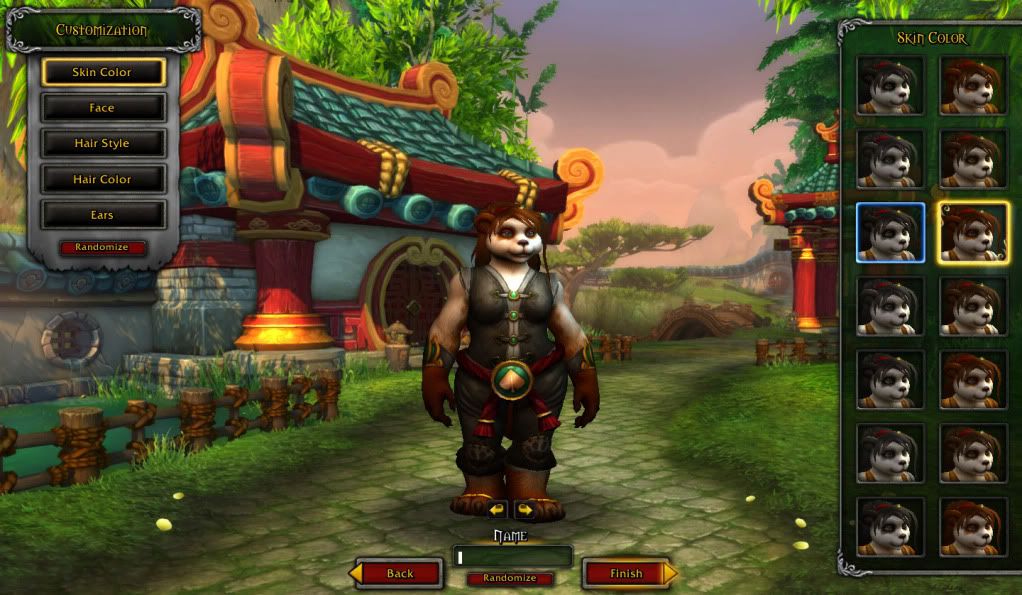
Task: Open the Hair Color option
Action: pos(103,180)
